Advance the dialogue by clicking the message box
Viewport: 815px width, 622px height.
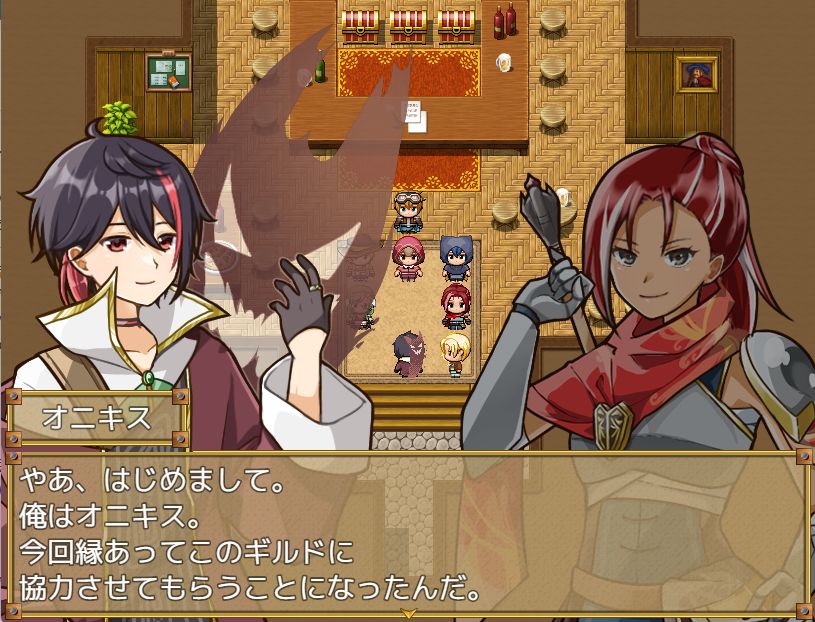click(x=407, y=532)
